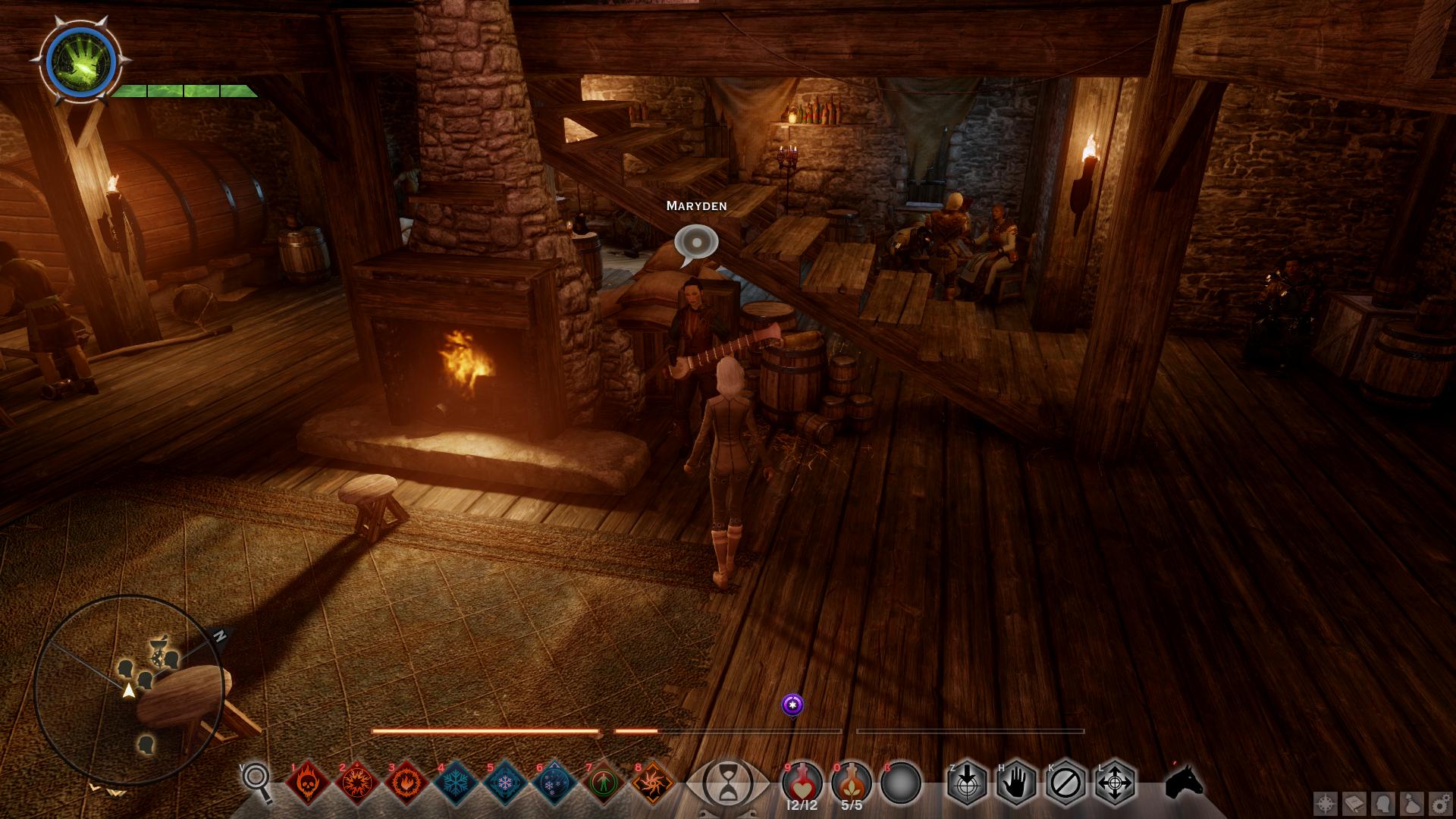The width and height of the screenshot is (1456, 819).
Task: Cast the green figure barrier ability
Action: pos(604,782)
